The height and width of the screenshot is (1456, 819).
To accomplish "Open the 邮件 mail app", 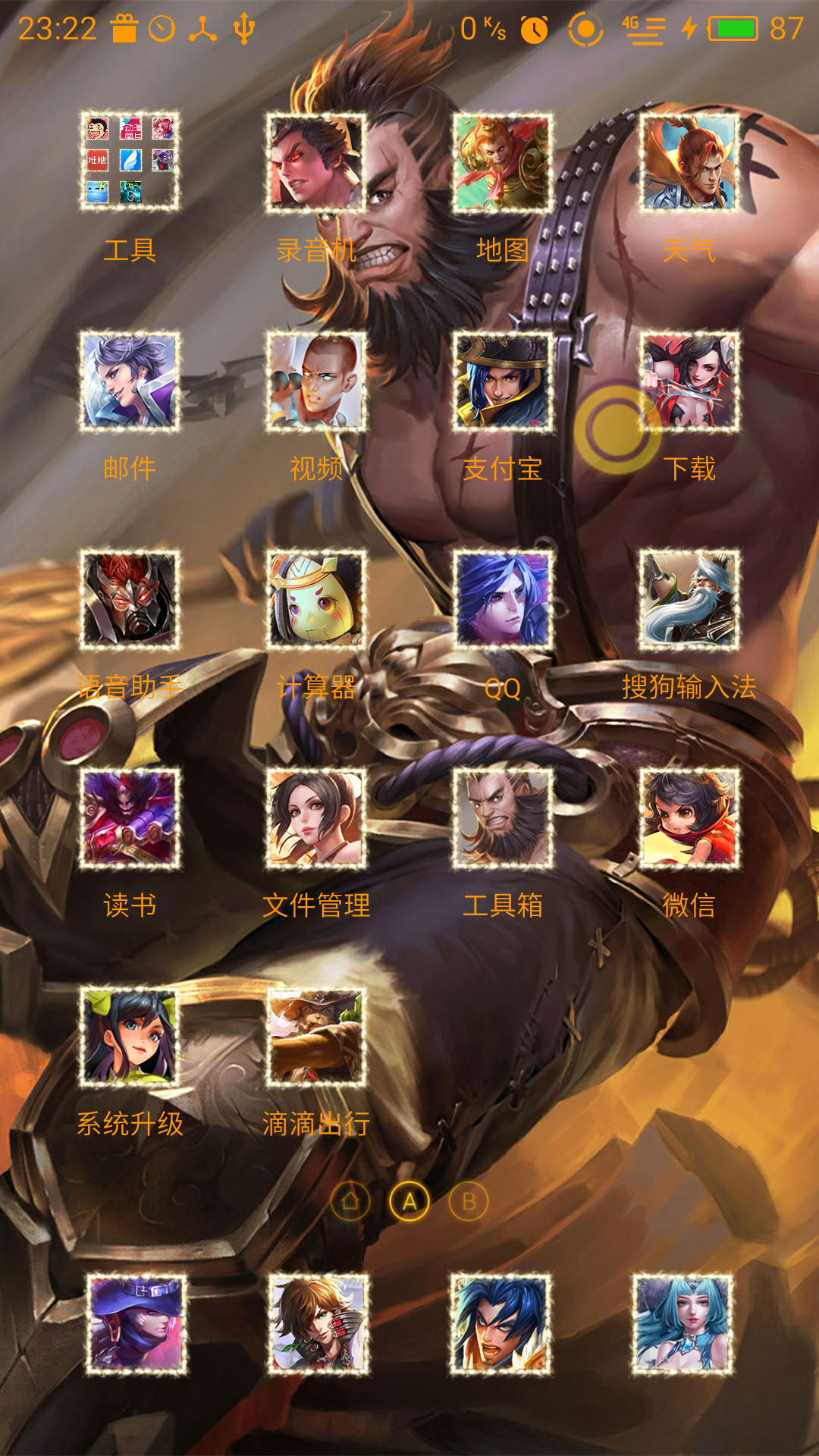I will tap(130, 381).
